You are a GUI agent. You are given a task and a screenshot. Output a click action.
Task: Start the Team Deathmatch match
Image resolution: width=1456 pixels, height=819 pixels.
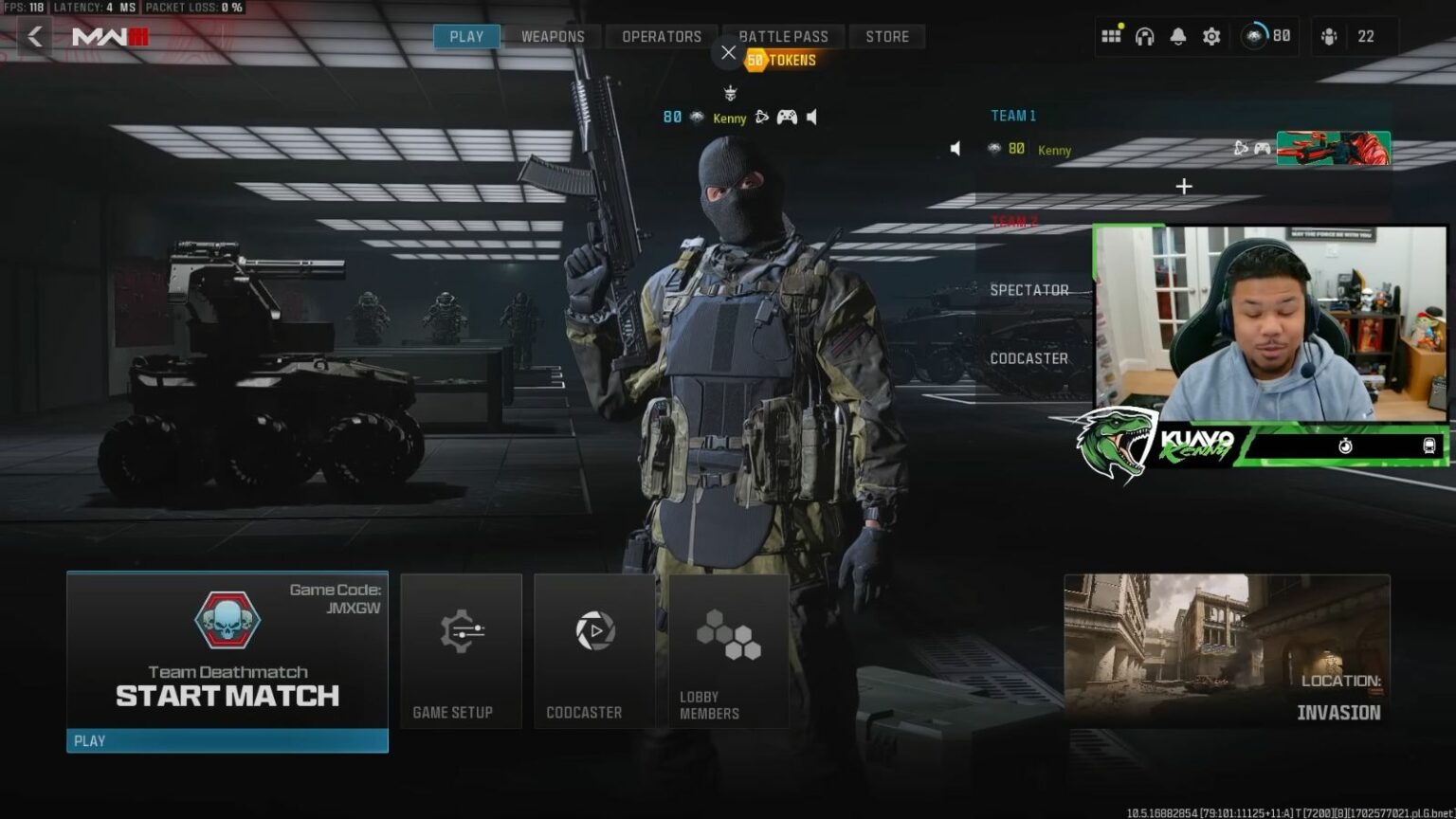click(x=227, y=695)
